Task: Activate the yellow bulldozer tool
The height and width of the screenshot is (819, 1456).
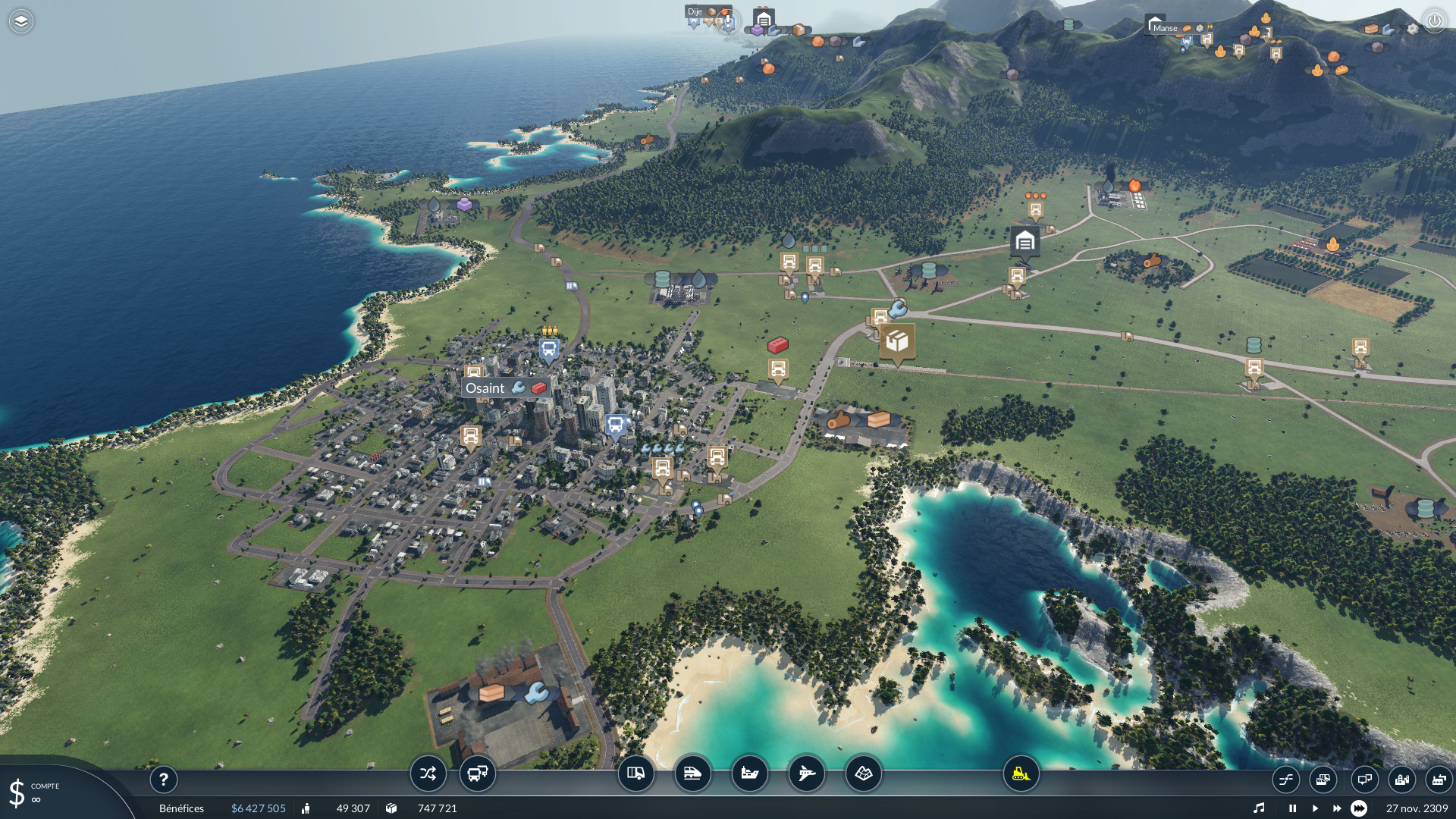Action: (x=1021, y=773)
